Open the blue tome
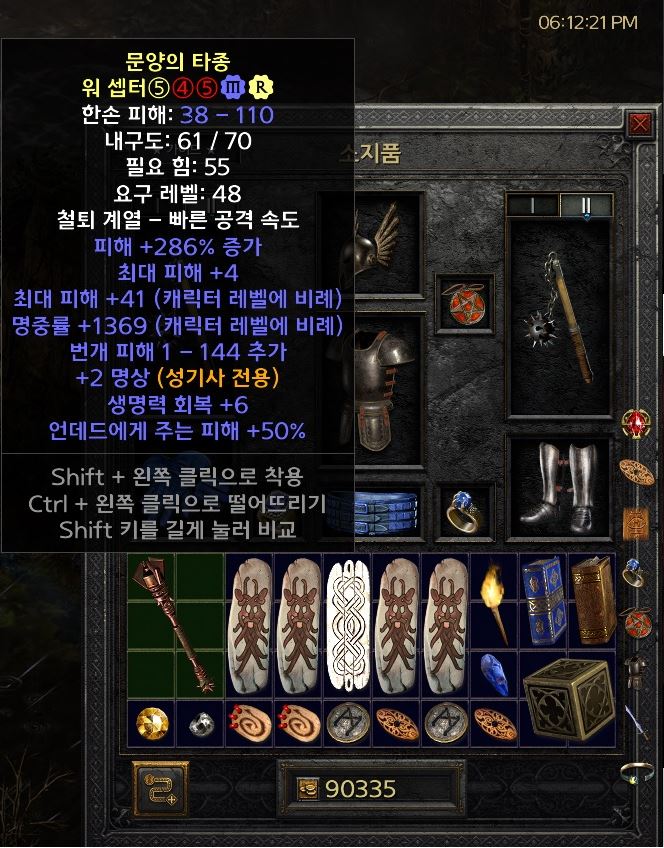This screenshot has height=848, width=664. pos(545,601)
